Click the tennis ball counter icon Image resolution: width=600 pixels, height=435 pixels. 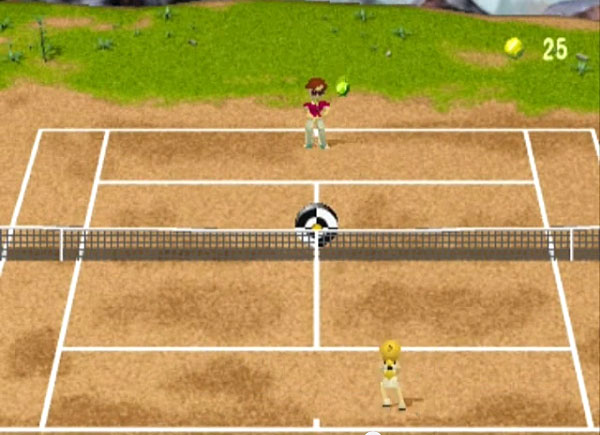pyautogui.click(x=514, y=47)
